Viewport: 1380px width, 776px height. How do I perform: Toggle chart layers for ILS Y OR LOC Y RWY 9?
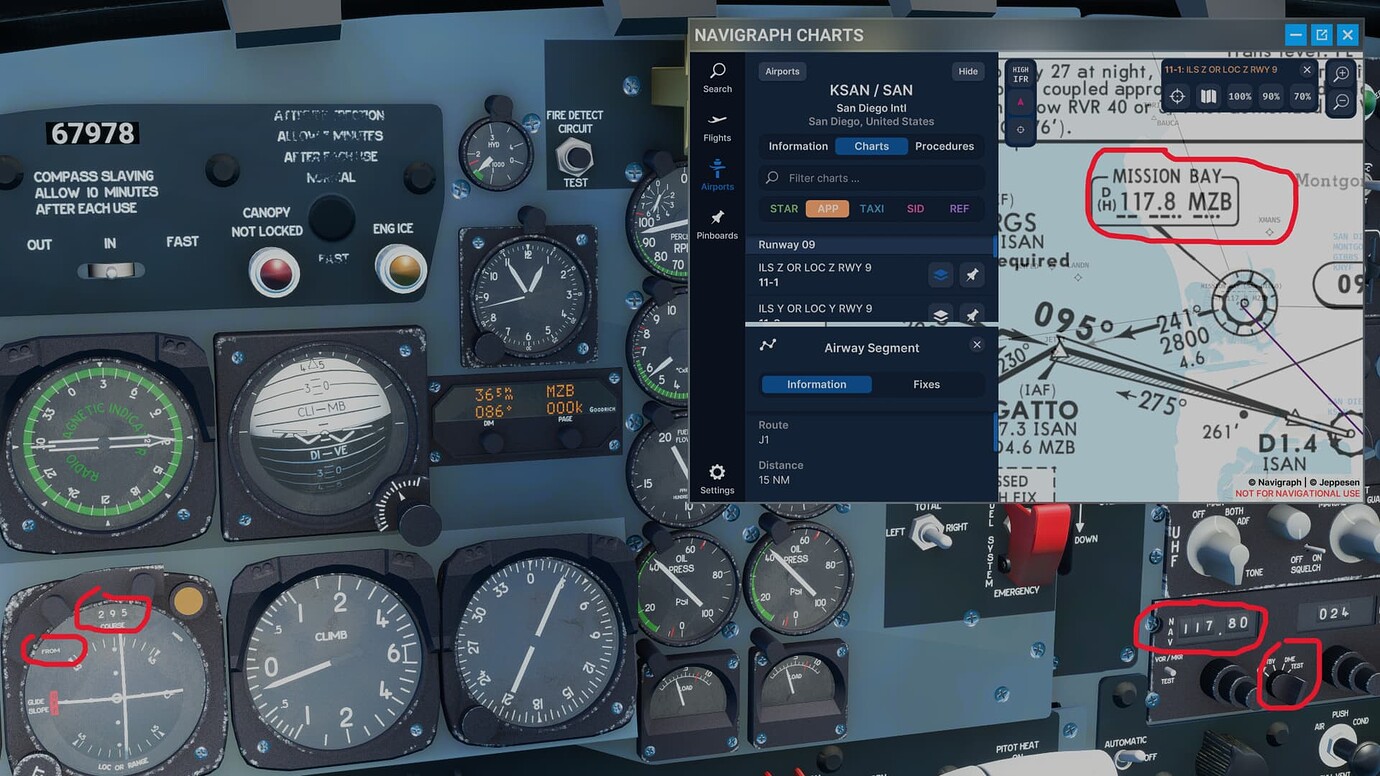[x=939, y=314]
